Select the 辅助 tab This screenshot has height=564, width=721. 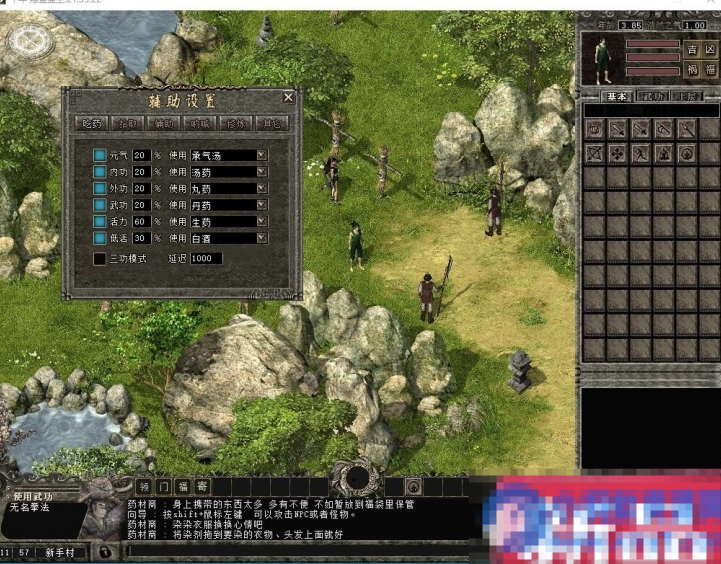(x=164, y=123)
